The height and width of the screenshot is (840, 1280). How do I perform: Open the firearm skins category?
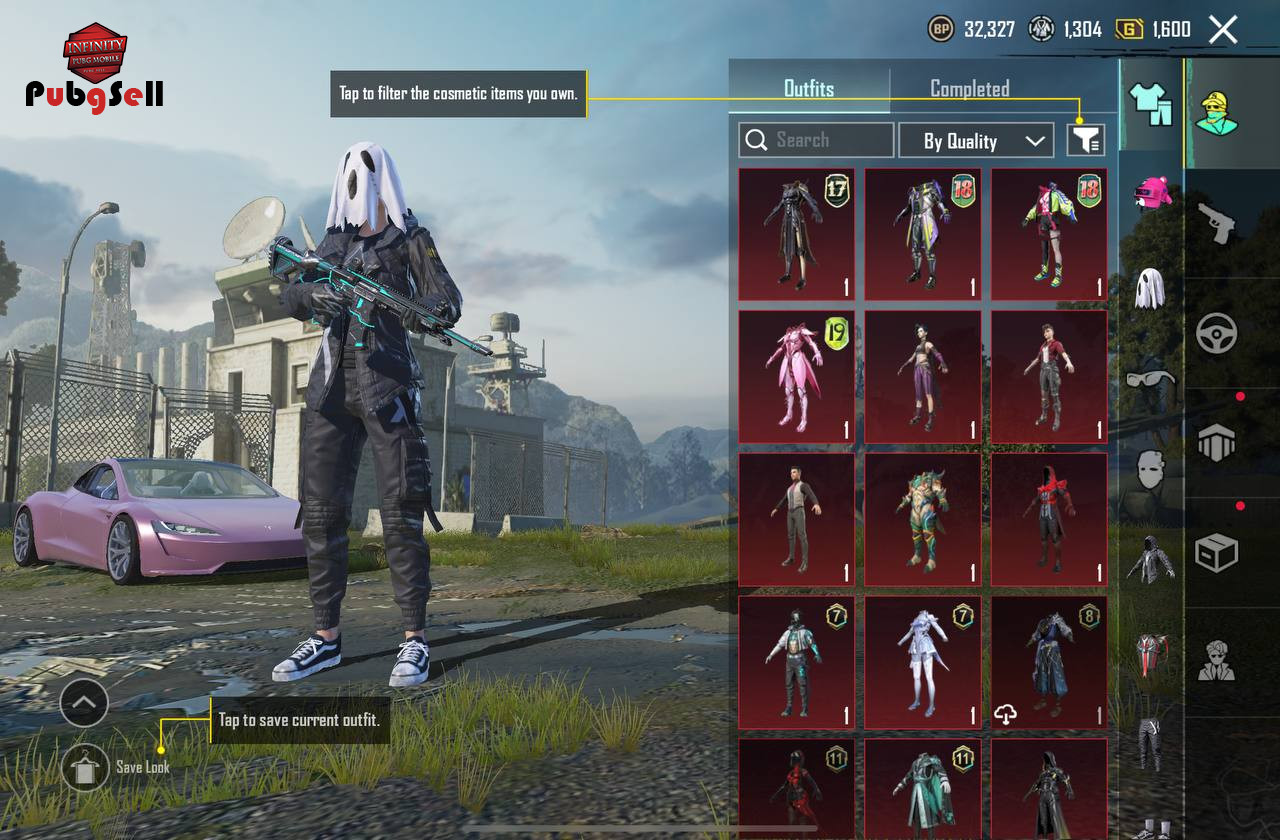(1216, 222)
